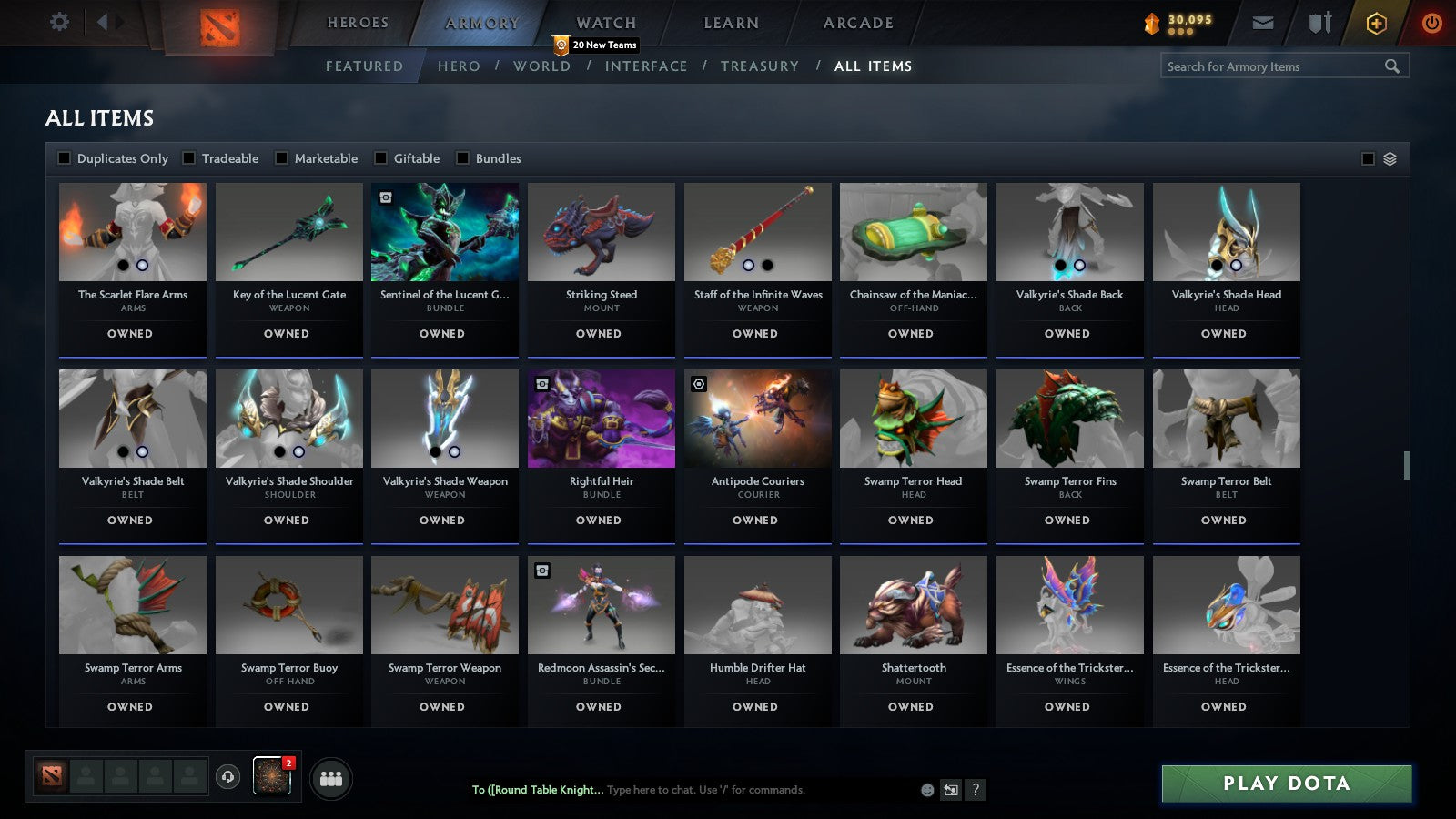Enable the Duplicates Only filter
This screenshot has height=819, width=1456.
click(65, 157)
